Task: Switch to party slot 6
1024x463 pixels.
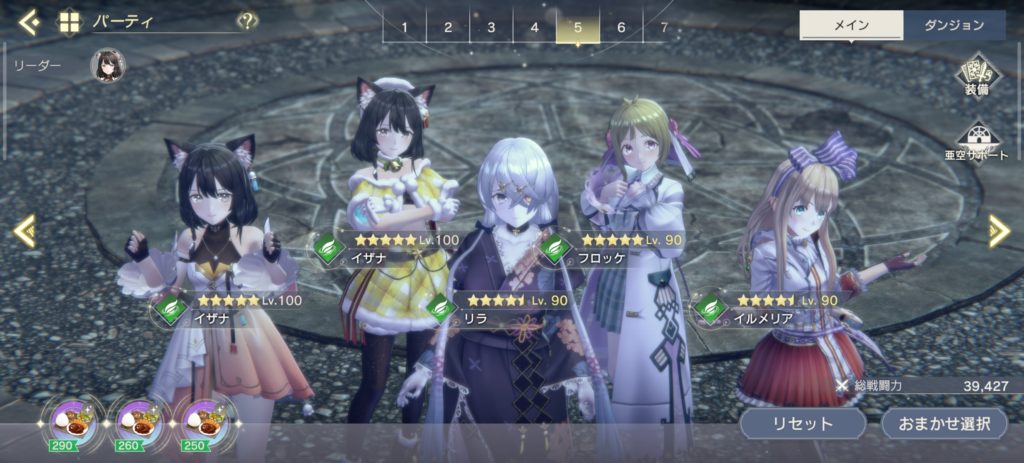Action: [x=621, y=27]
